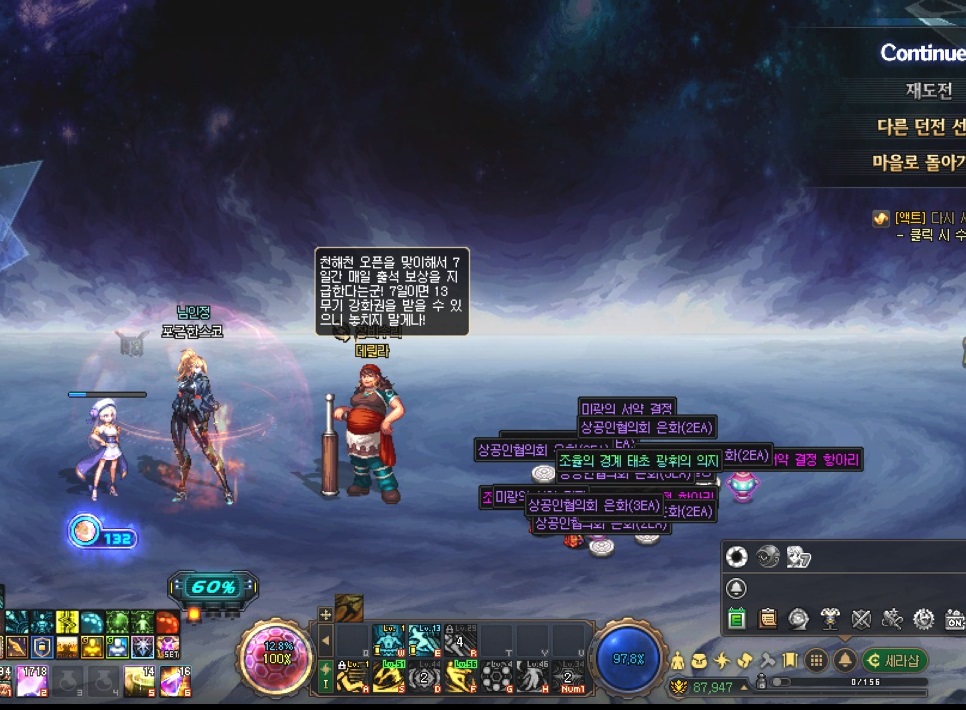Use the Lv.13 skill on E slot
The image size is (966, 710).
coord(424,639)
